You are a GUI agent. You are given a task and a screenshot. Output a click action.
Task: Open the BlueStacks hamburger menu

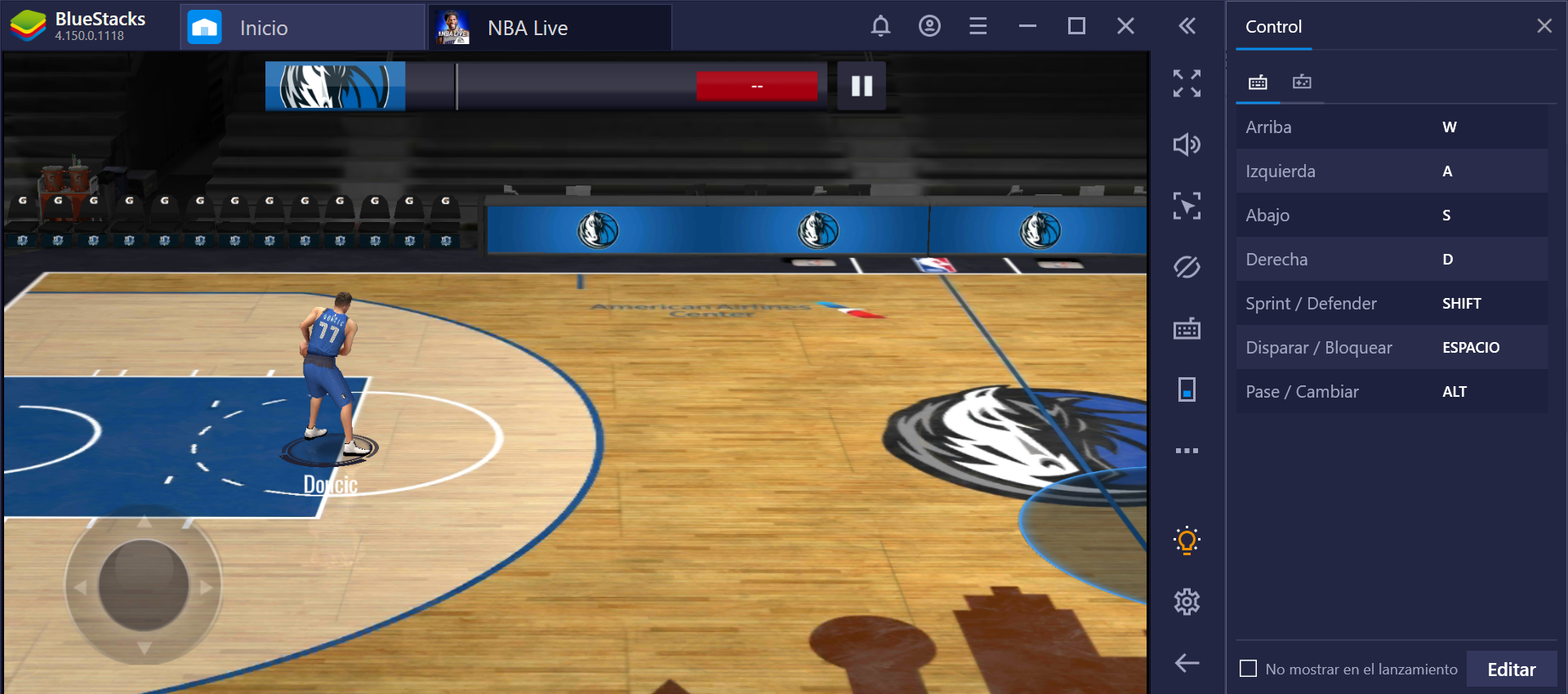pos(978,25)
